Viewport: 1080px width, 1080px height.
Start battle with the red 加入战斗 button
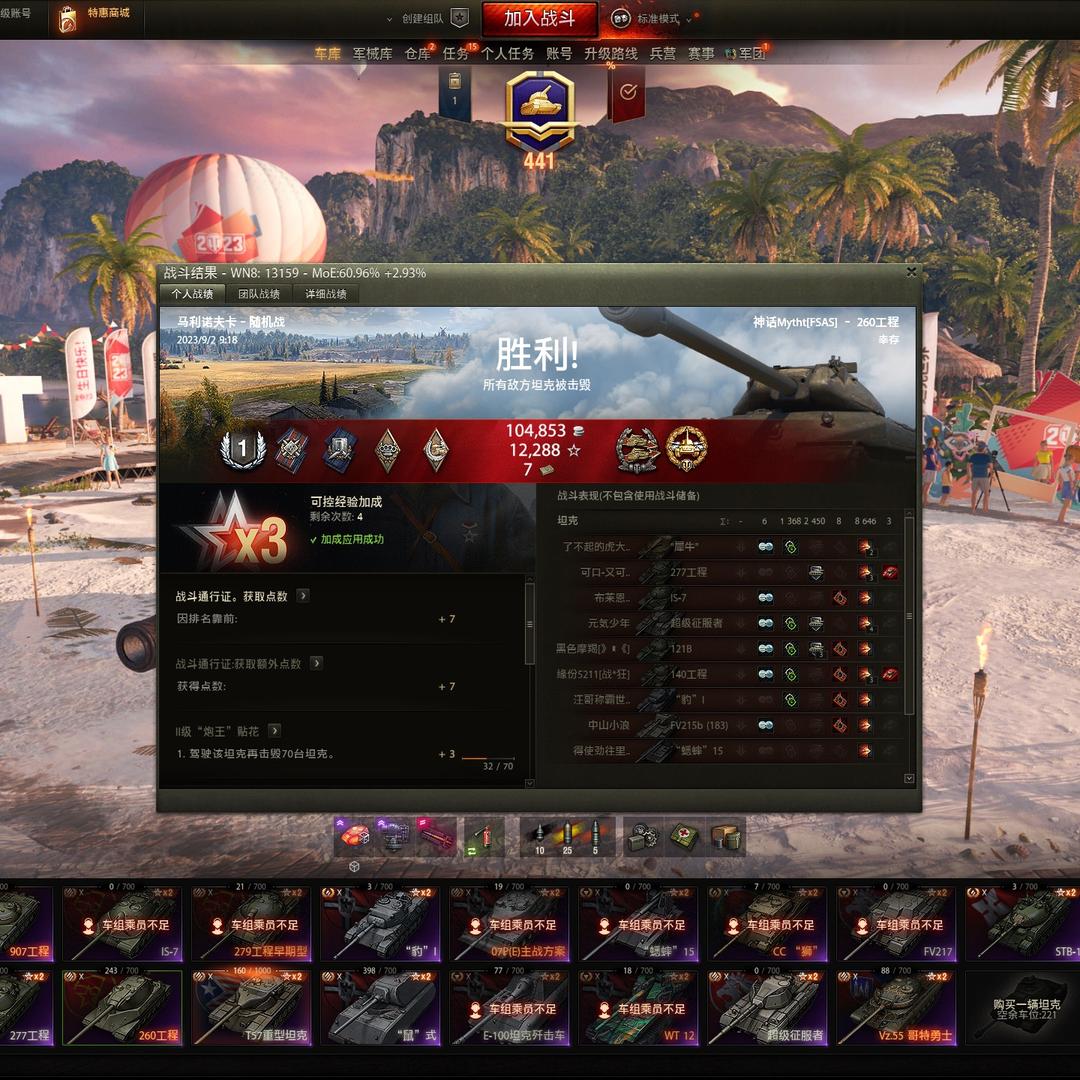click(x=540, y=19)
